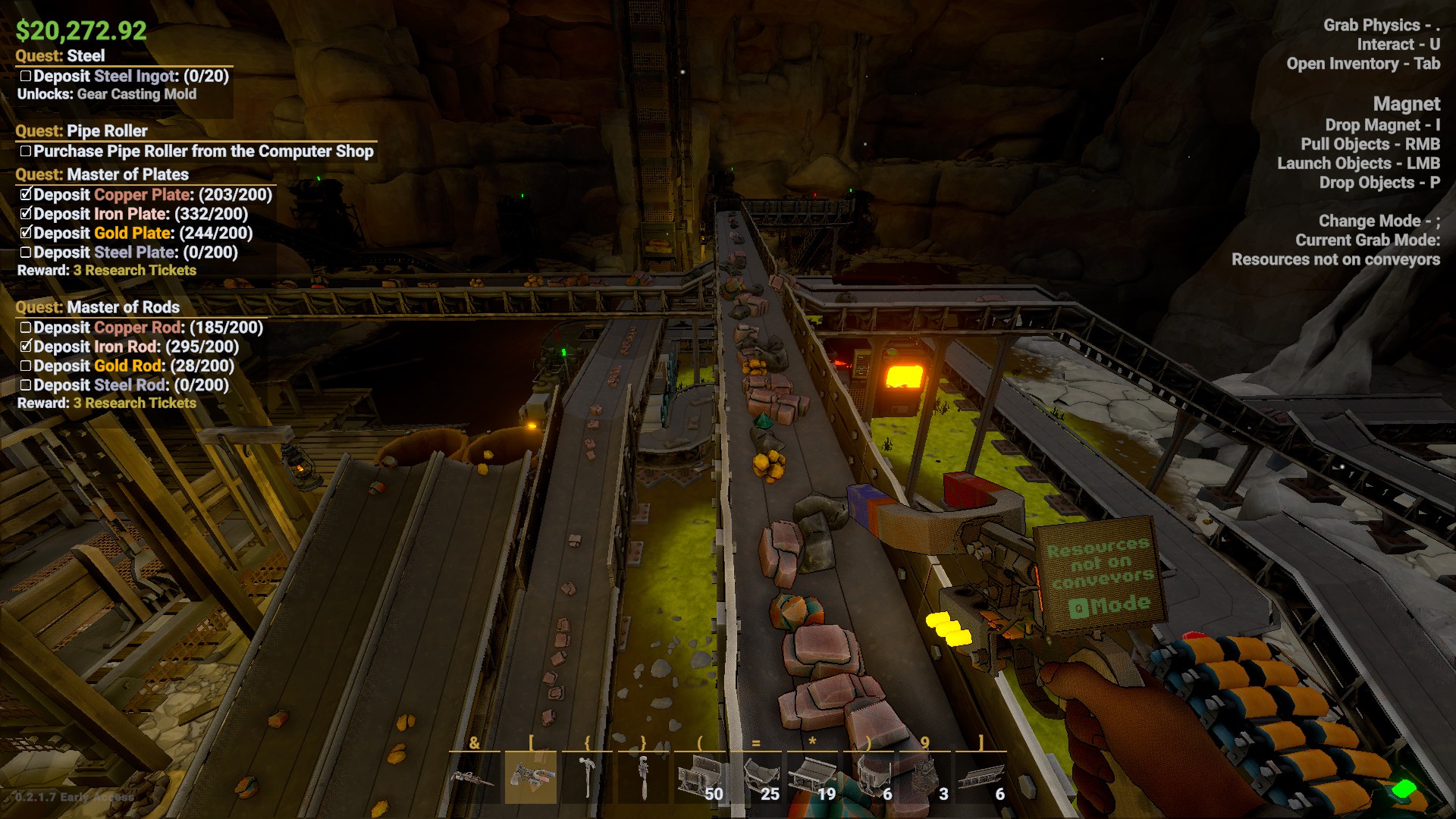1456x819 pixels.
Task: Open the Pipe Roller quest objective
Action: [203, 152]
